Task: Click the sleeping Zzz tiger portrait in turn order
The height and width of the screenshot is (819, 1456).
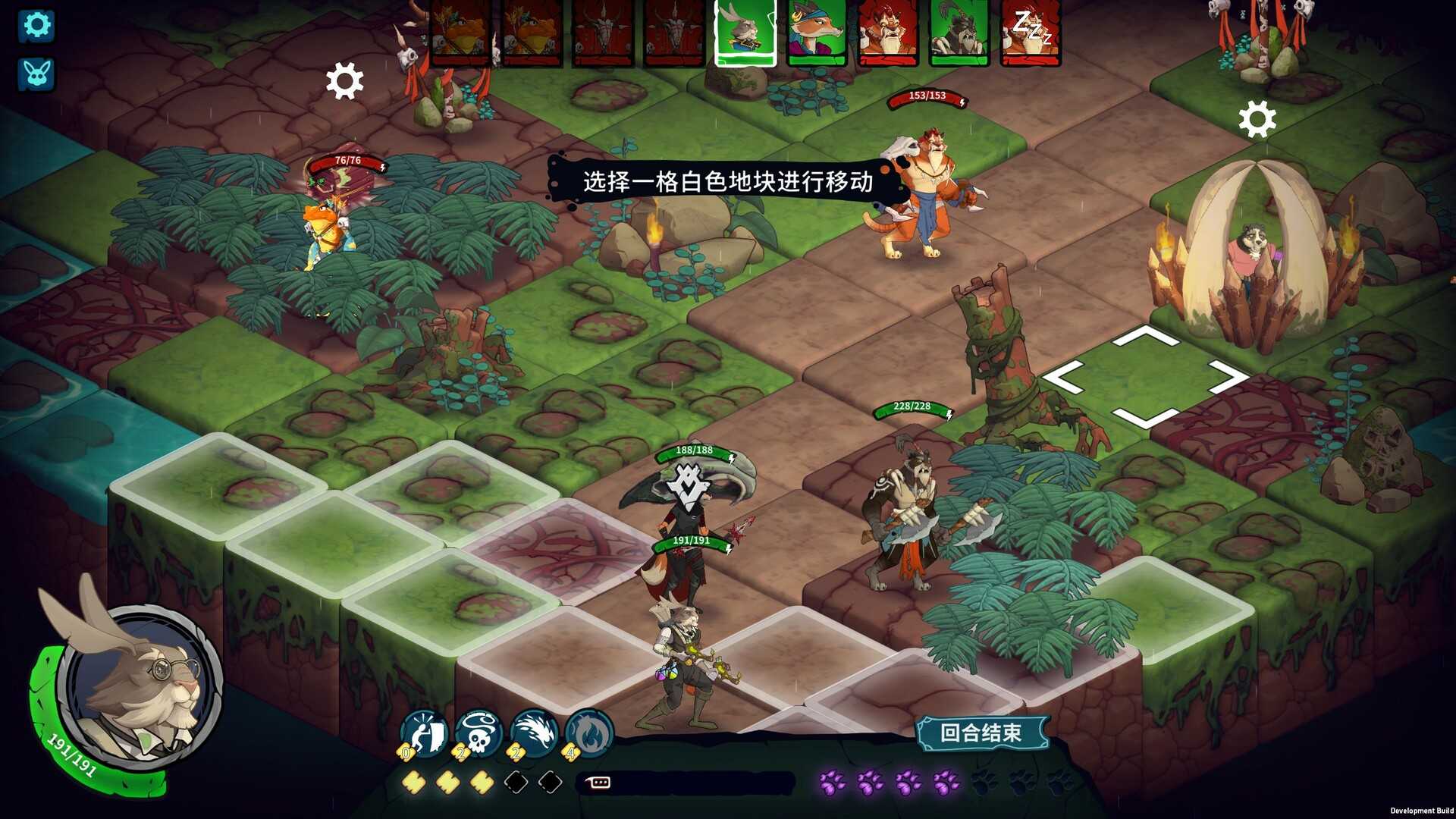Action: (1031, 33)
